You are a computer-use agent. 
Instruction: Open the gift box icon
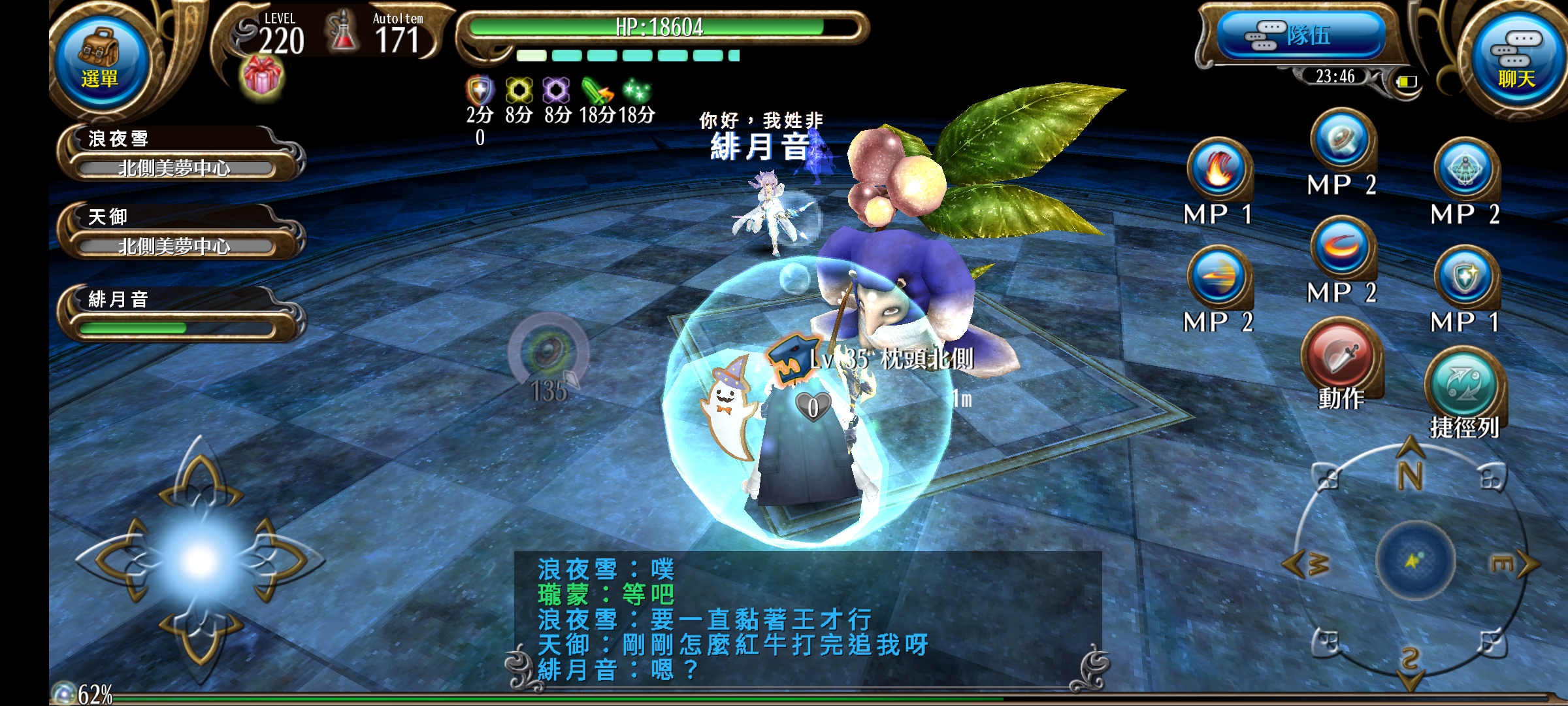(x=262, y=77)
